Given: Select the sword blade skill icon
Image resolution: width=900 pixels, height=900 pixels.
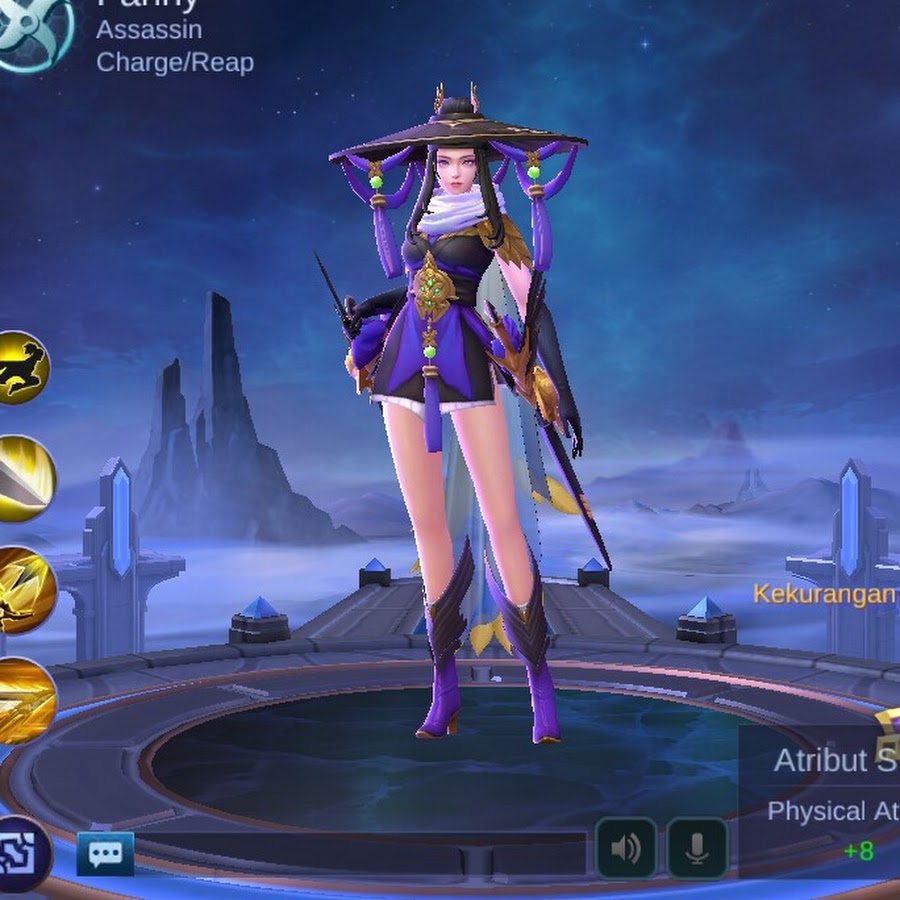Looking at the screenshot, I should pyautogui.click(x=22, y=478).
